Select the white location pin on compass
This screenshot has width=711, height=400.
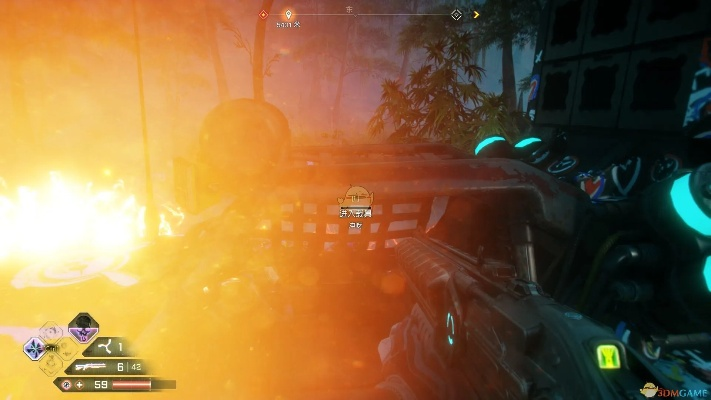[x=289, y=15]
